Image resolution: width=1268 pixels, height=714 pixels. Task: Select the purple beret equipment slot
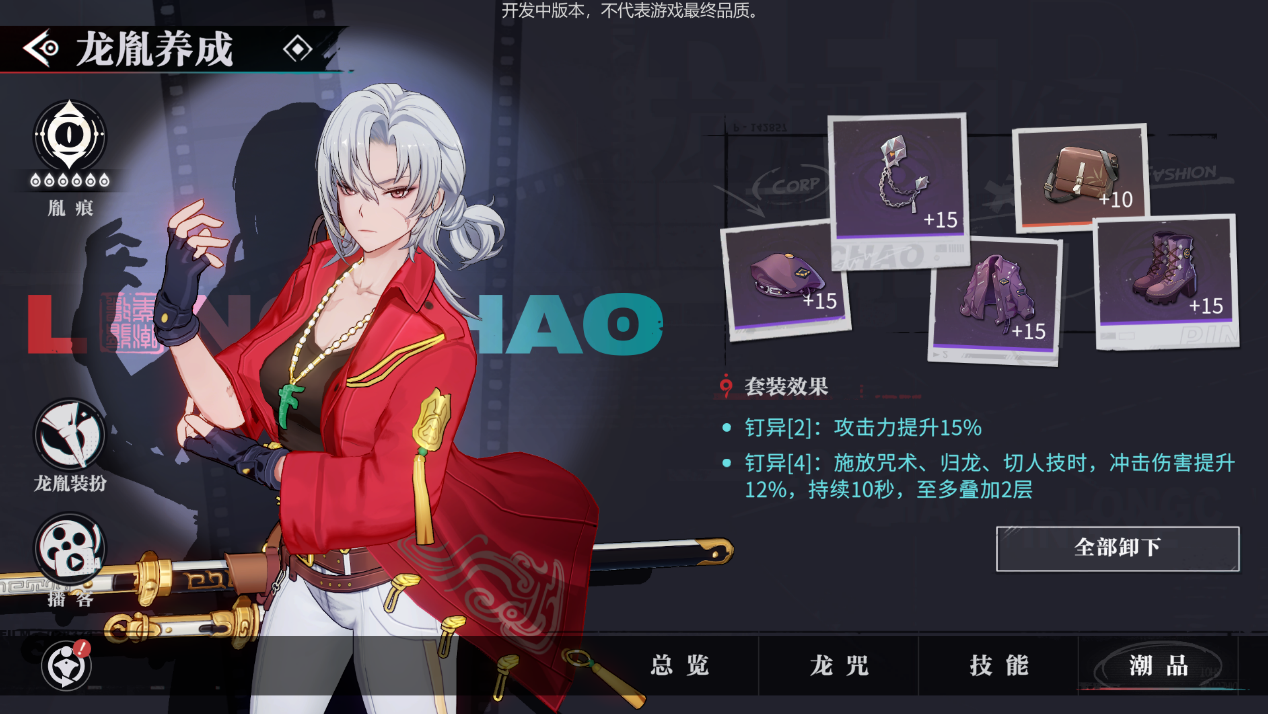coord(785,277)
